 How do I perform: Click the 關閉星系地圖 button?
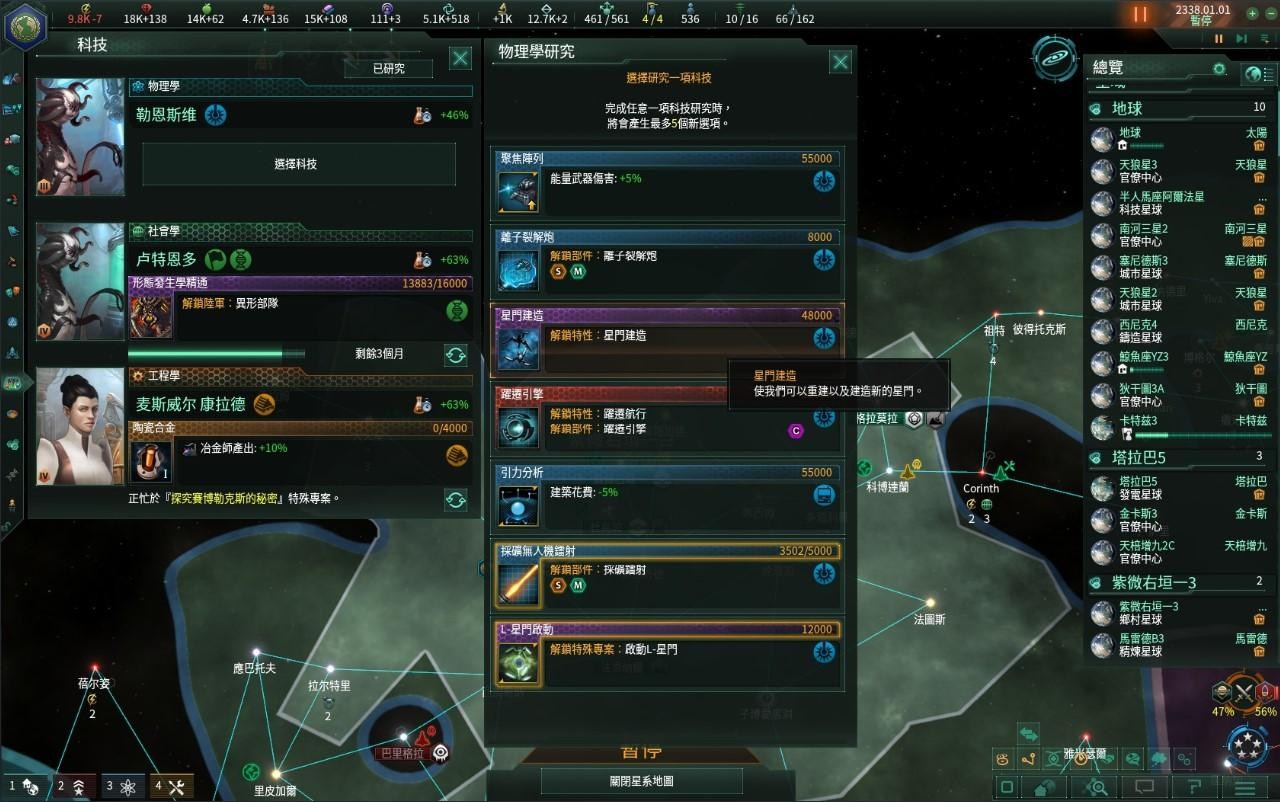641,782
